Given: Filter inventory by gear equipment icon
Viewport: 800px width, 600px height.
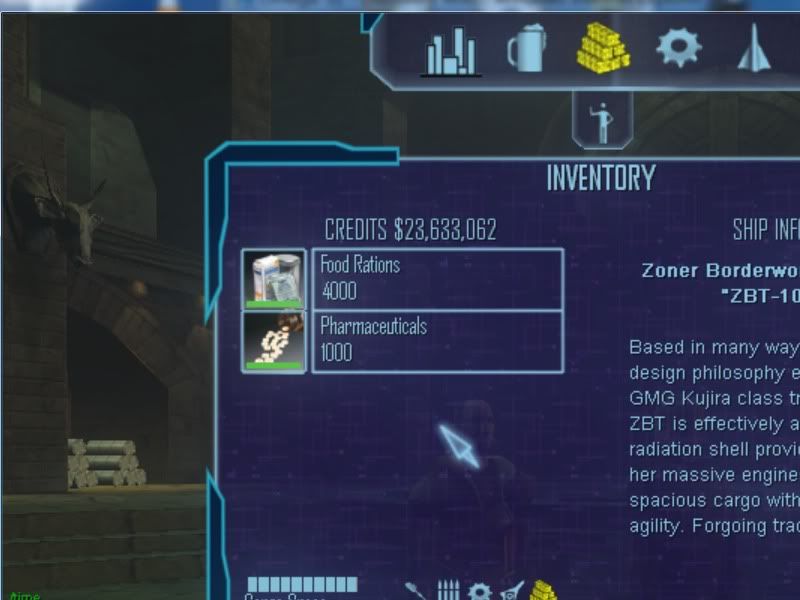Looking at the screenshot, I should (x=480, y=591).
